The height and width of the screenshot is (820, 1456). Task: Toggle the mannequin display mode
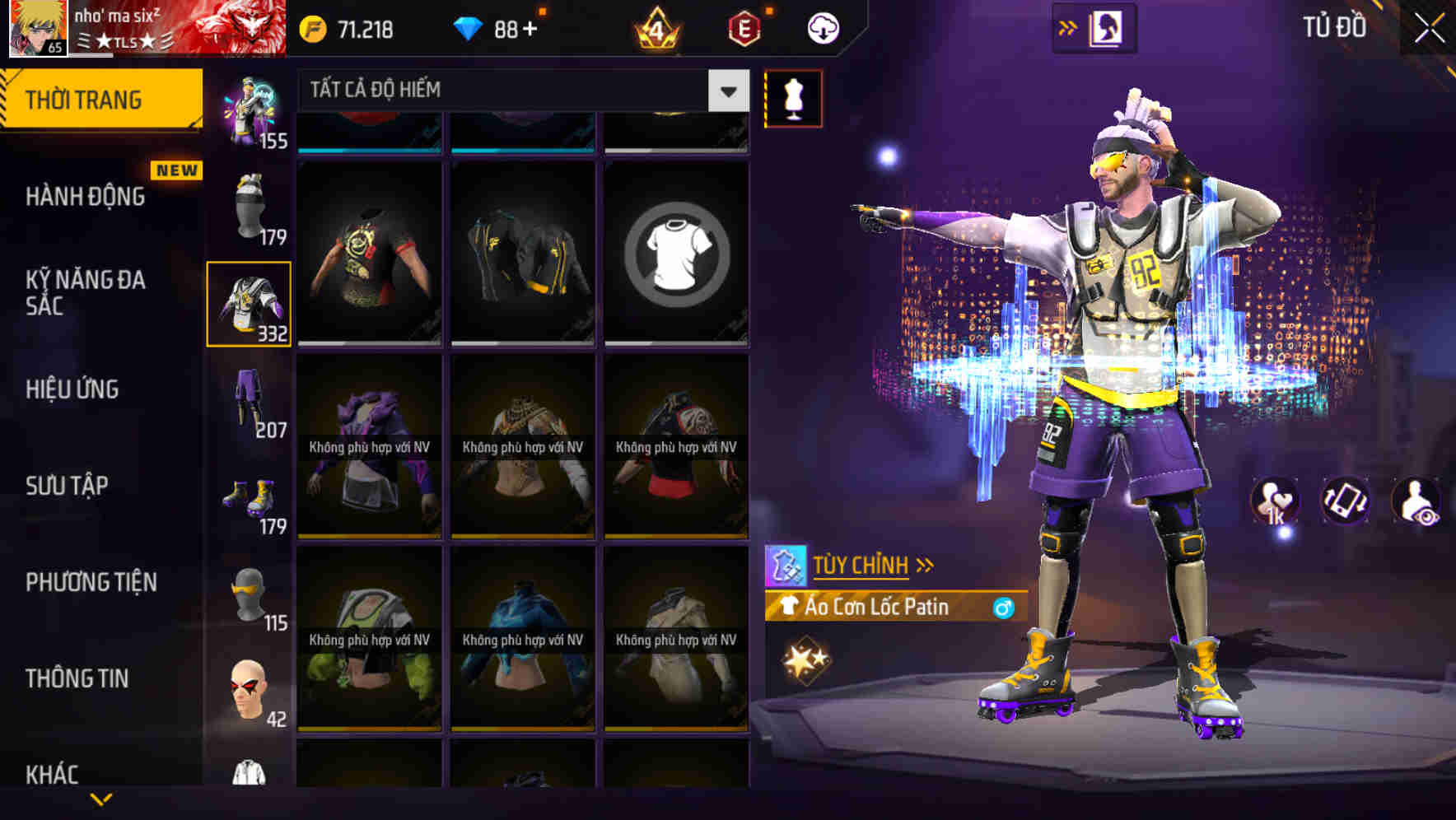[793, 98]
